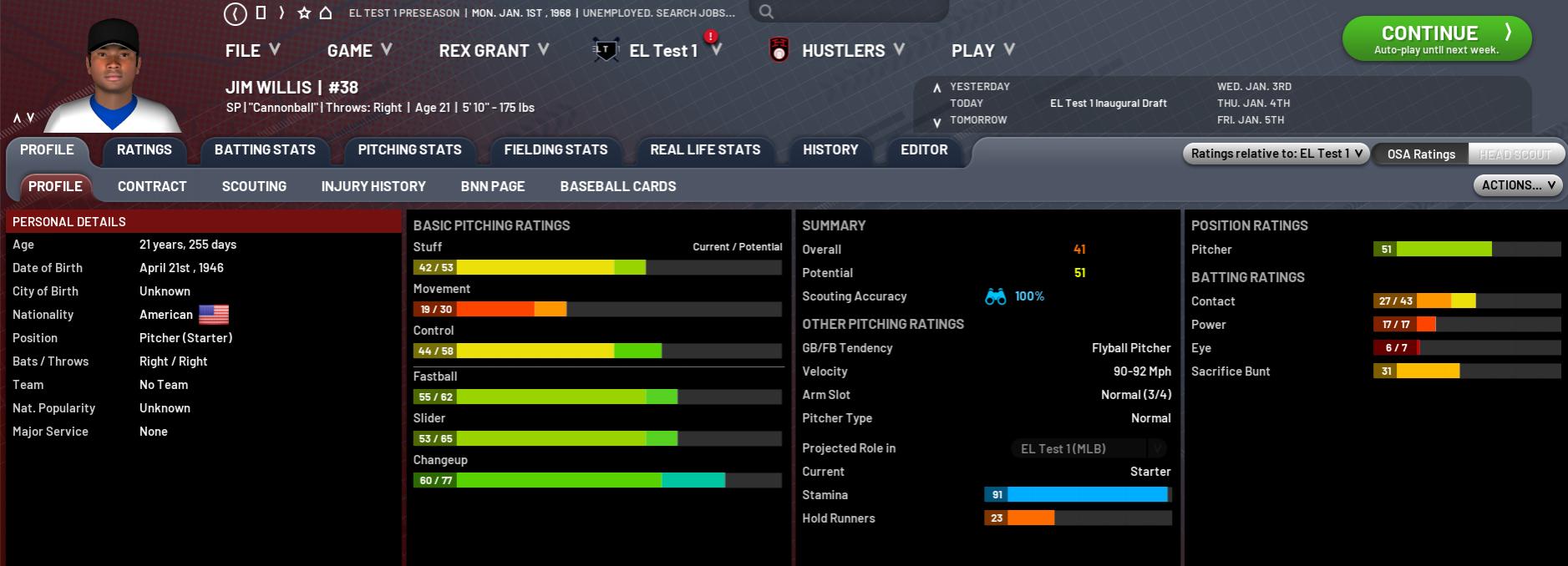Viewport: 1568px width, 566px height.
Task: Open the Actions dropdown
Action: pos(1518,185)
